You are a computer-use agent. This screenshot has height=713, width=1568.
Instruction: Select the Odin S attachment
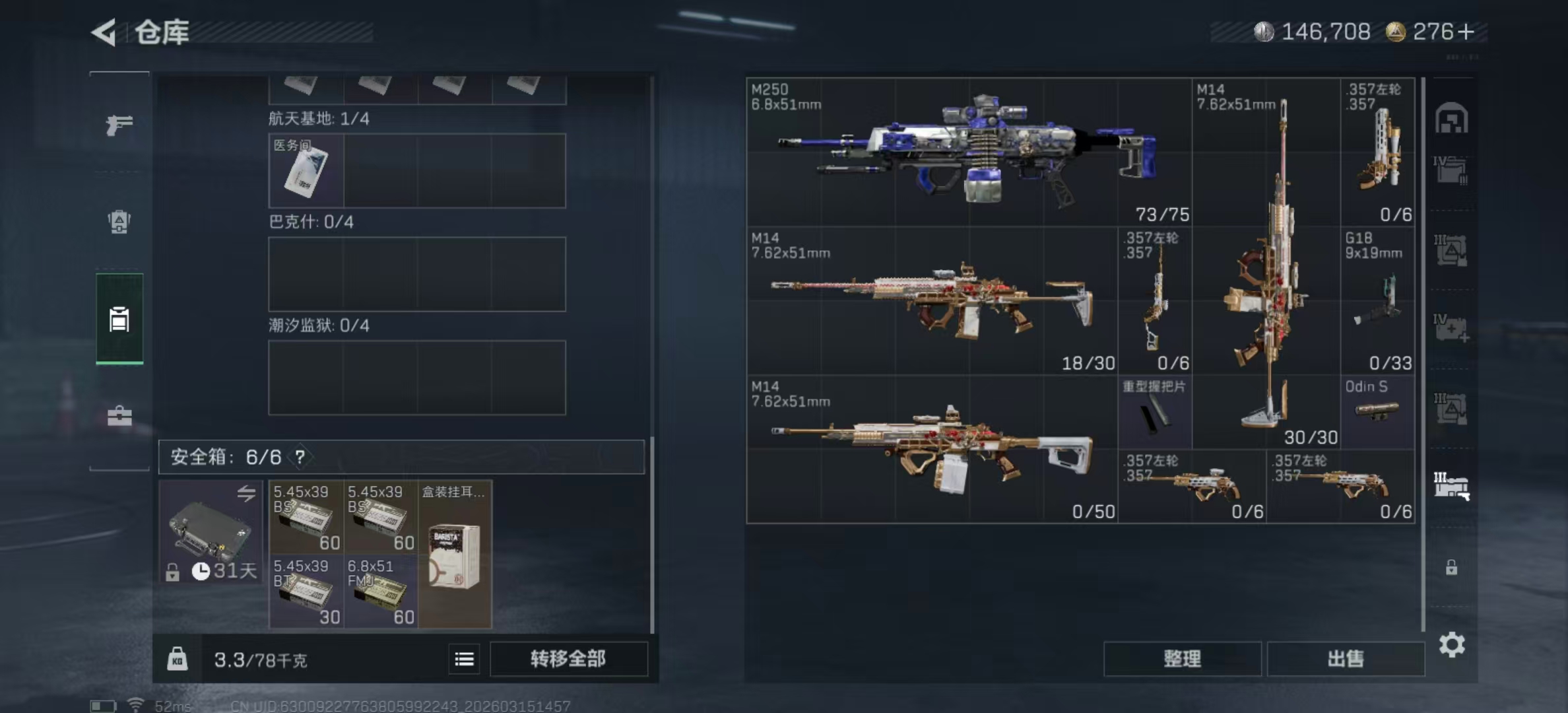point(1377,412)
